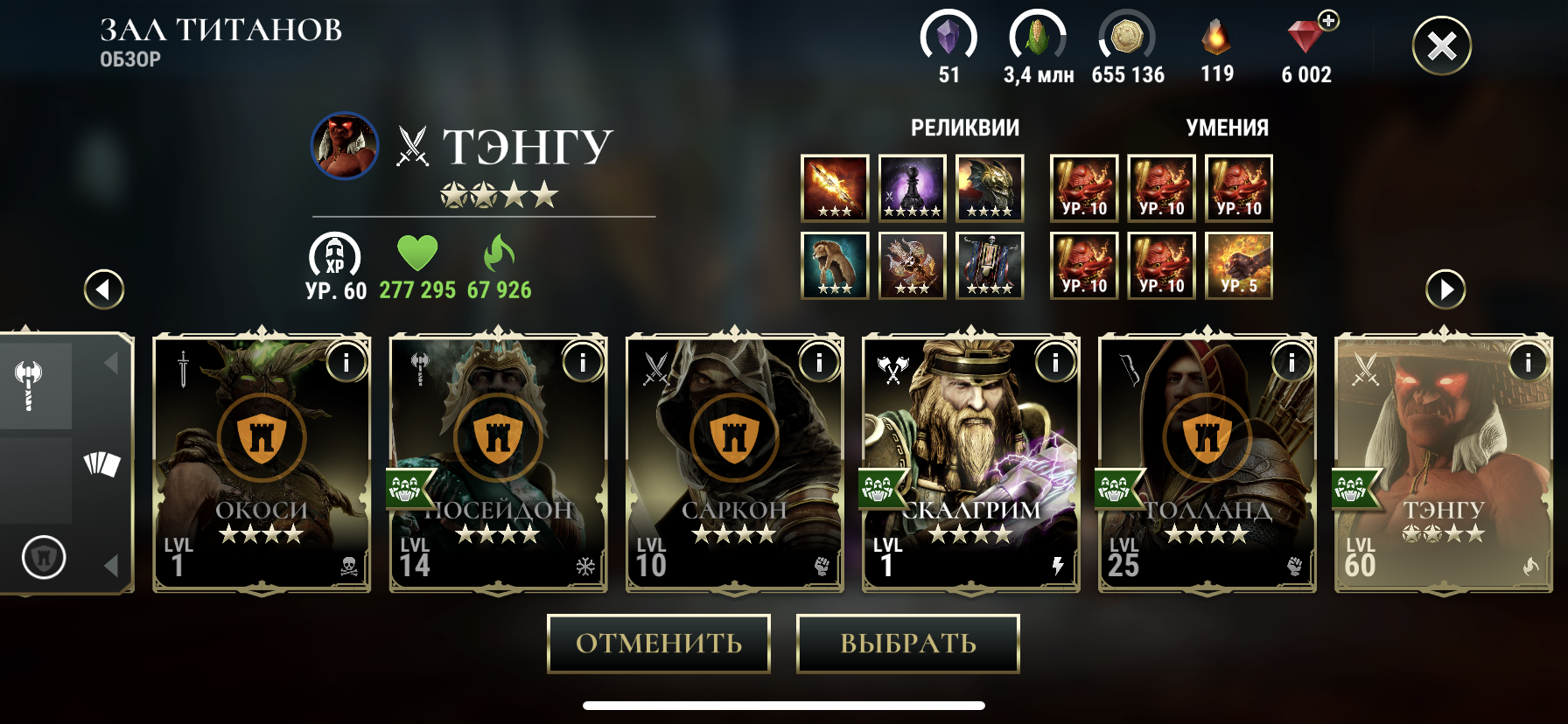View the level 5 fist skill

pyautogui.click(x=1238, y=265)
